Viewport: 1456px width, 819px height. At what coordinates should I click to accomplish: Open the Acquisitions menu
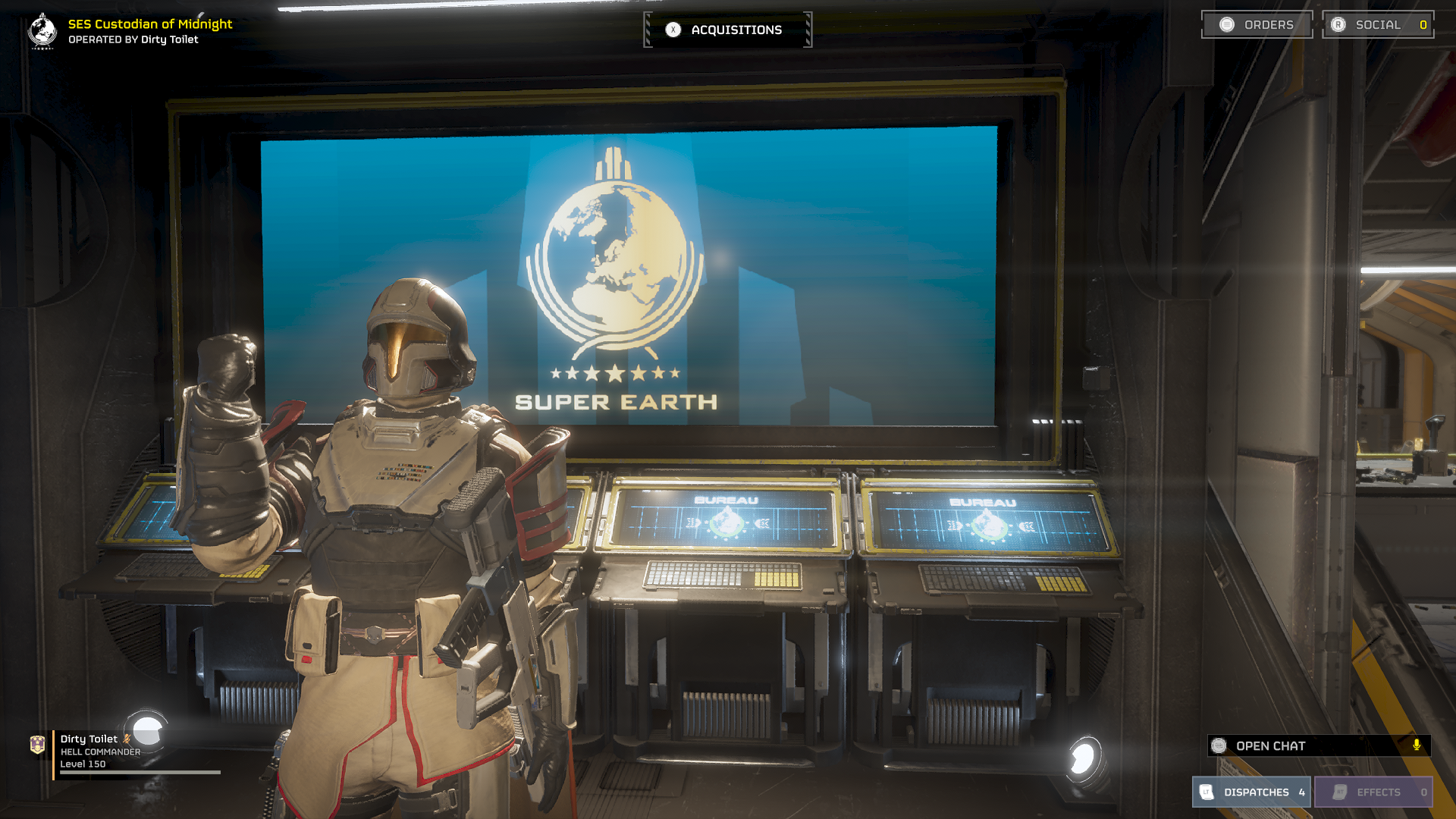coord(727,30)
